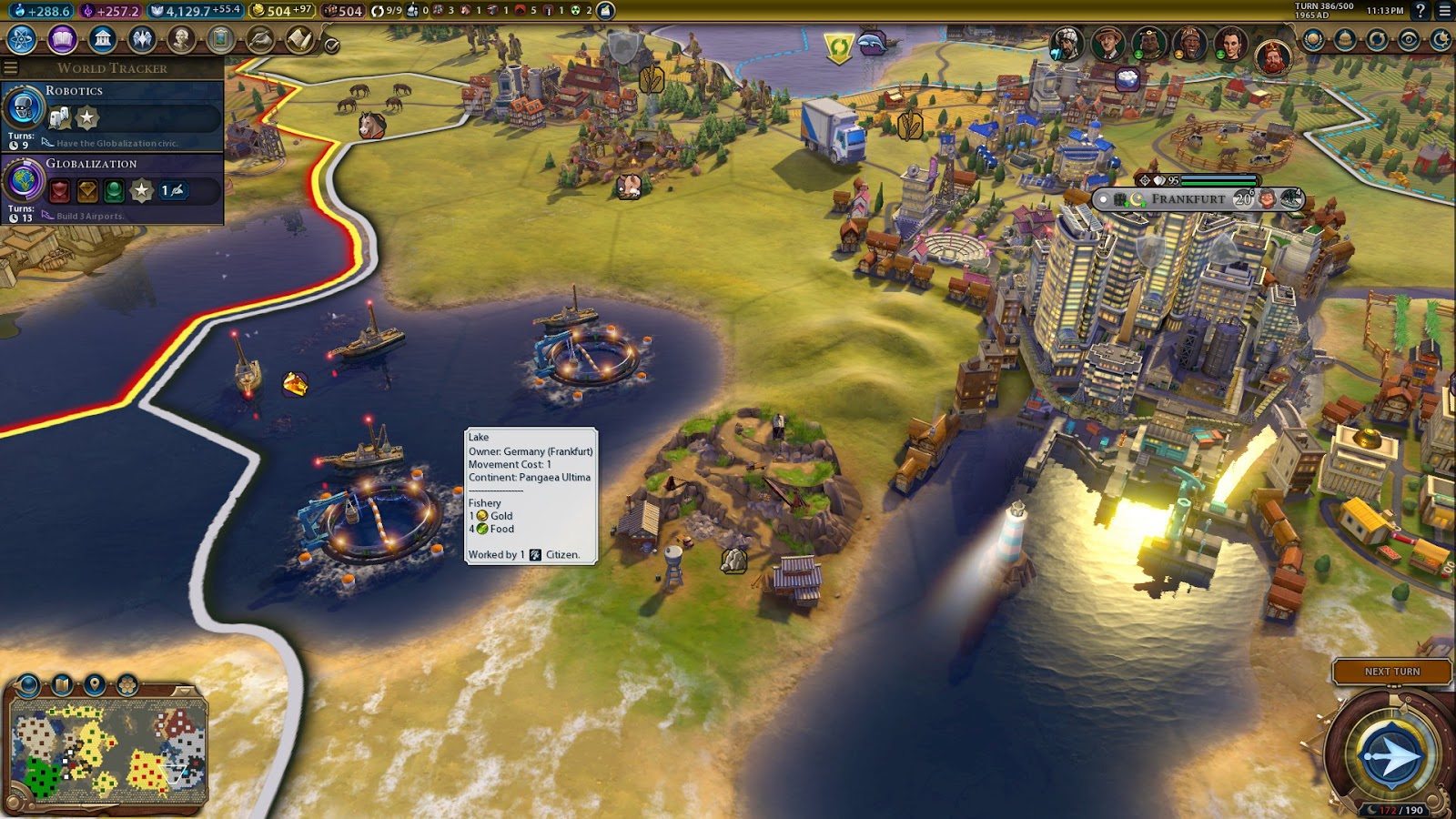View the Great People screen
This screenshot has height=819, width=1456.
click(181, 39)
